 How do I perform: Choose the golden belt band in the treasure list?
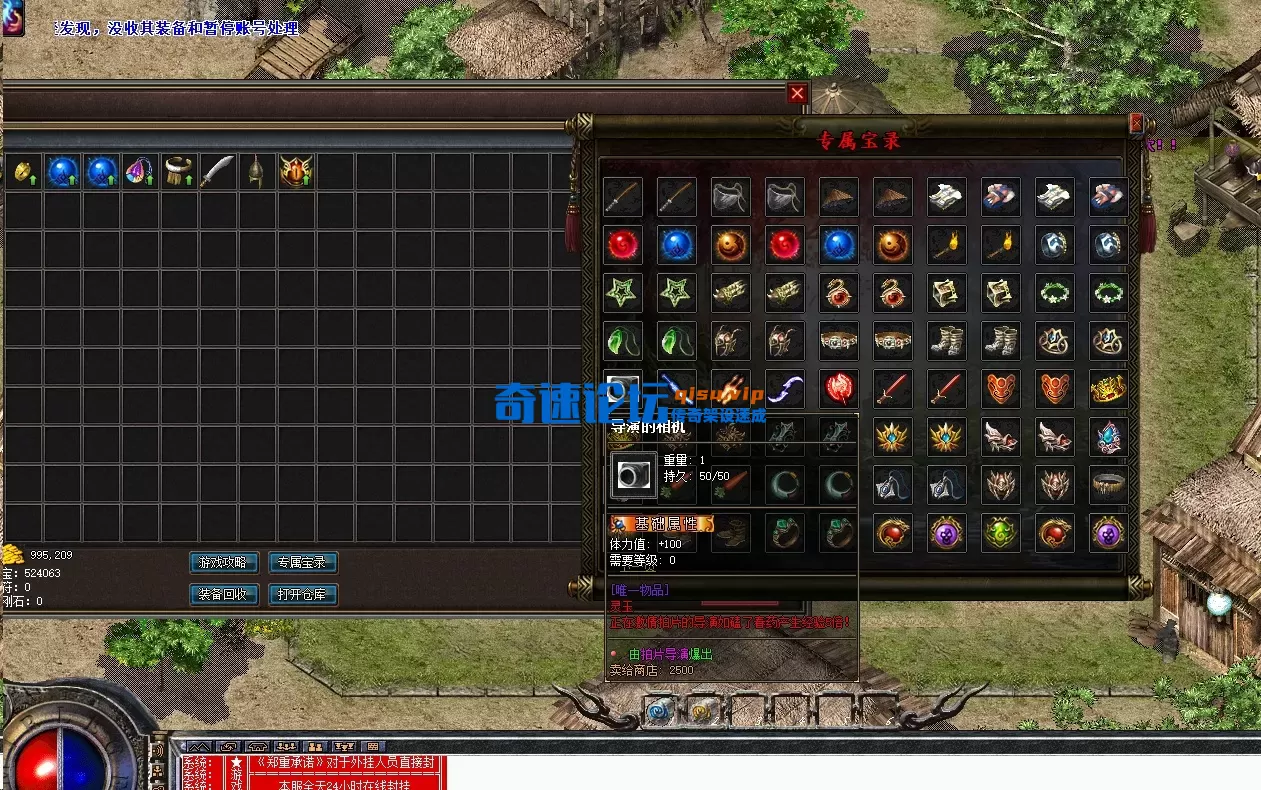(x=1108, y=484)
